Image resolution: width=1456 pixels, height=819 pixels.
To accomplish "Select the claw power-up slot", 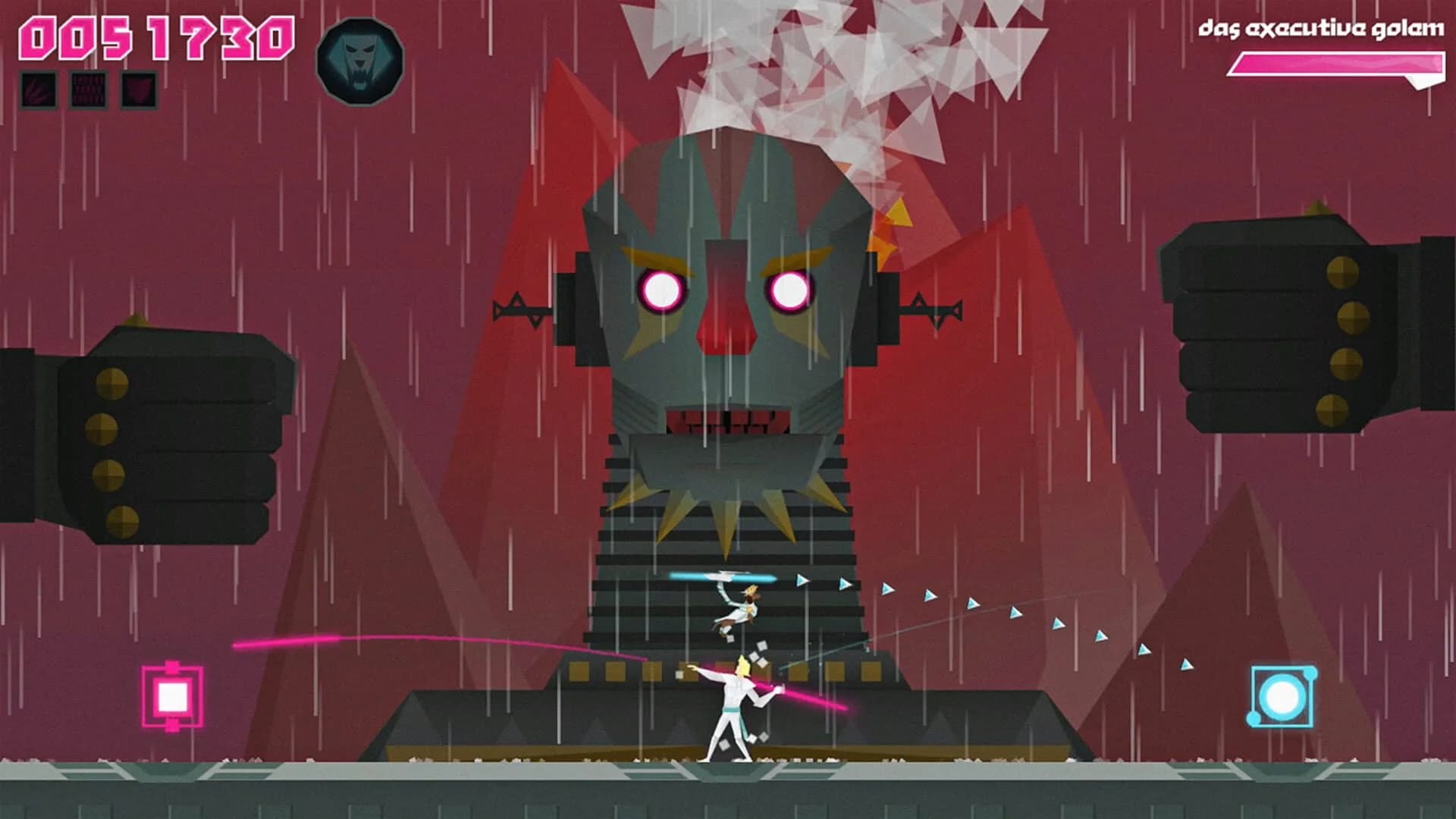I will [x=40, y=89].
